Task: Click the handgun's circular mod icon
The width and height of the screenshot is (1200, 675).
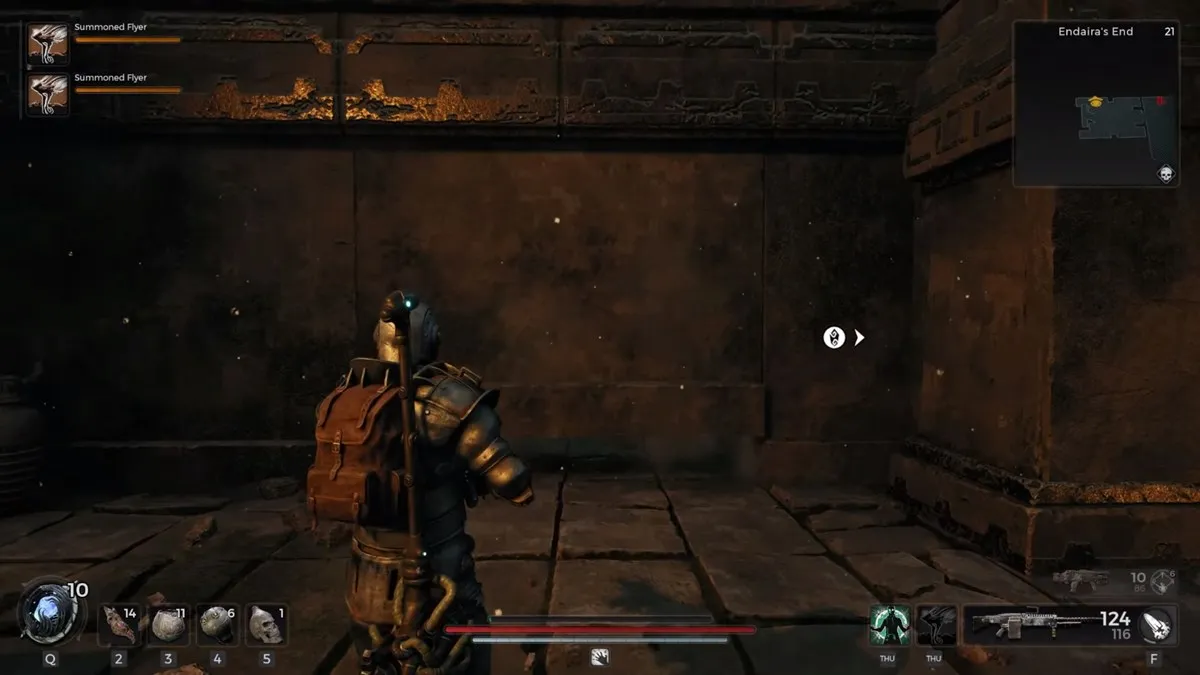Action: coord(1162,579)
